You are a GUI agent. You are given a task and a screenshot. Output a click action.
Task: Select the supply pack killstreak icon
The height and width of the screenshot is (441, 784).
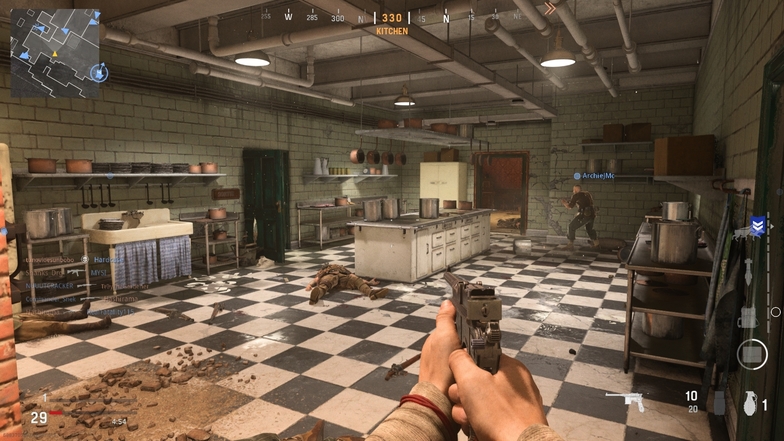point(747,317)
